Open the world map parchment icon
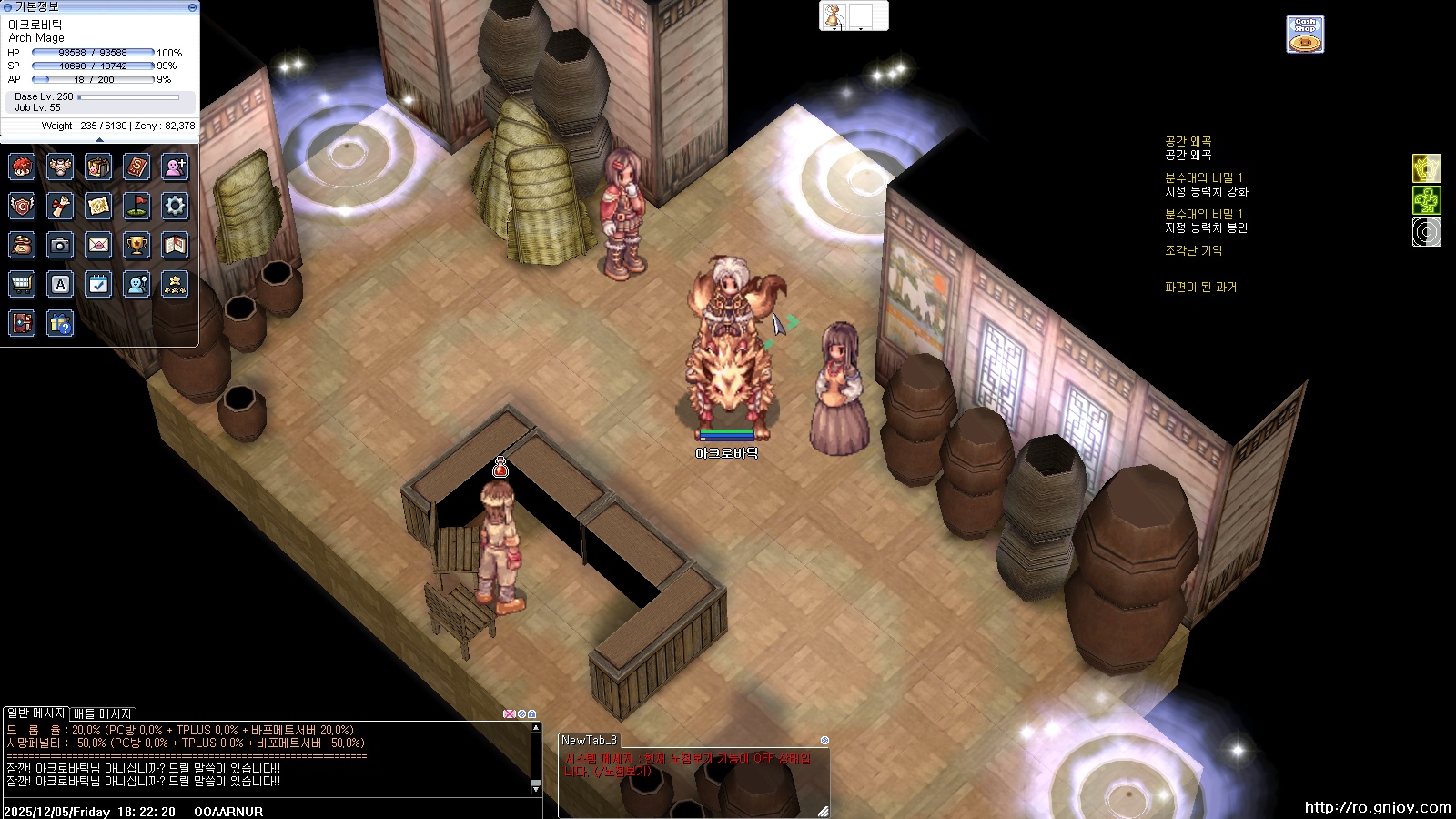Image resolution: width=1456 pixels, height=819 pixels. click(98, 206)
